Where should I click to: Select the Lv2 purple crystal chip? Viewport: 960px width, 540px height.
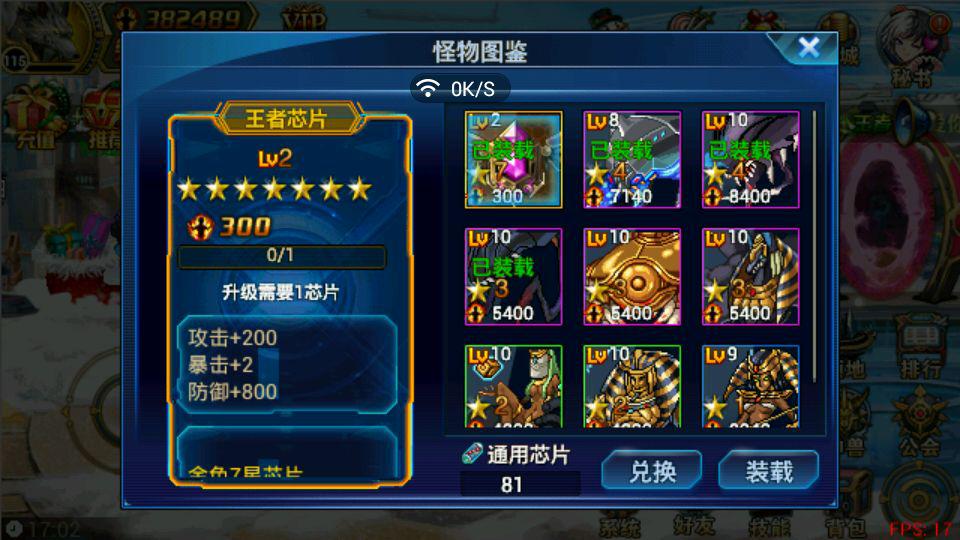click(513, 159)
